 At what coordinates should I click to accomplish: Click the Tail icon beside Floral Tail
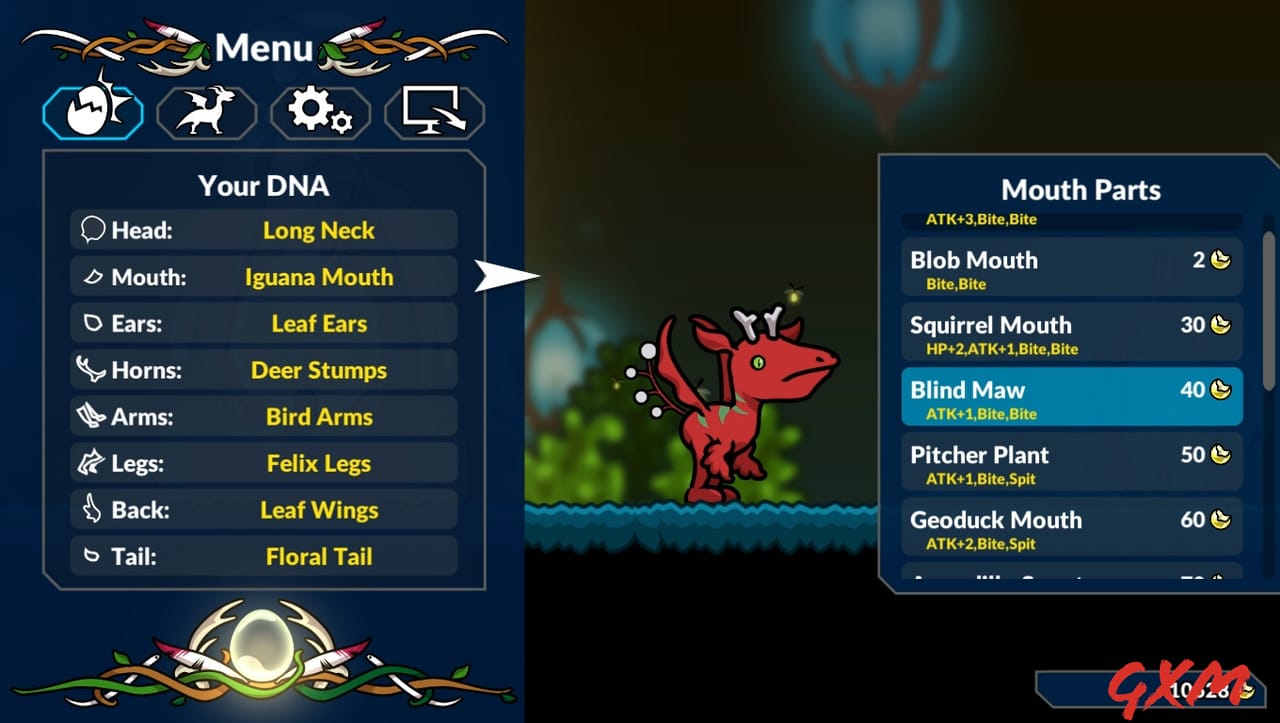coord(92,556)
